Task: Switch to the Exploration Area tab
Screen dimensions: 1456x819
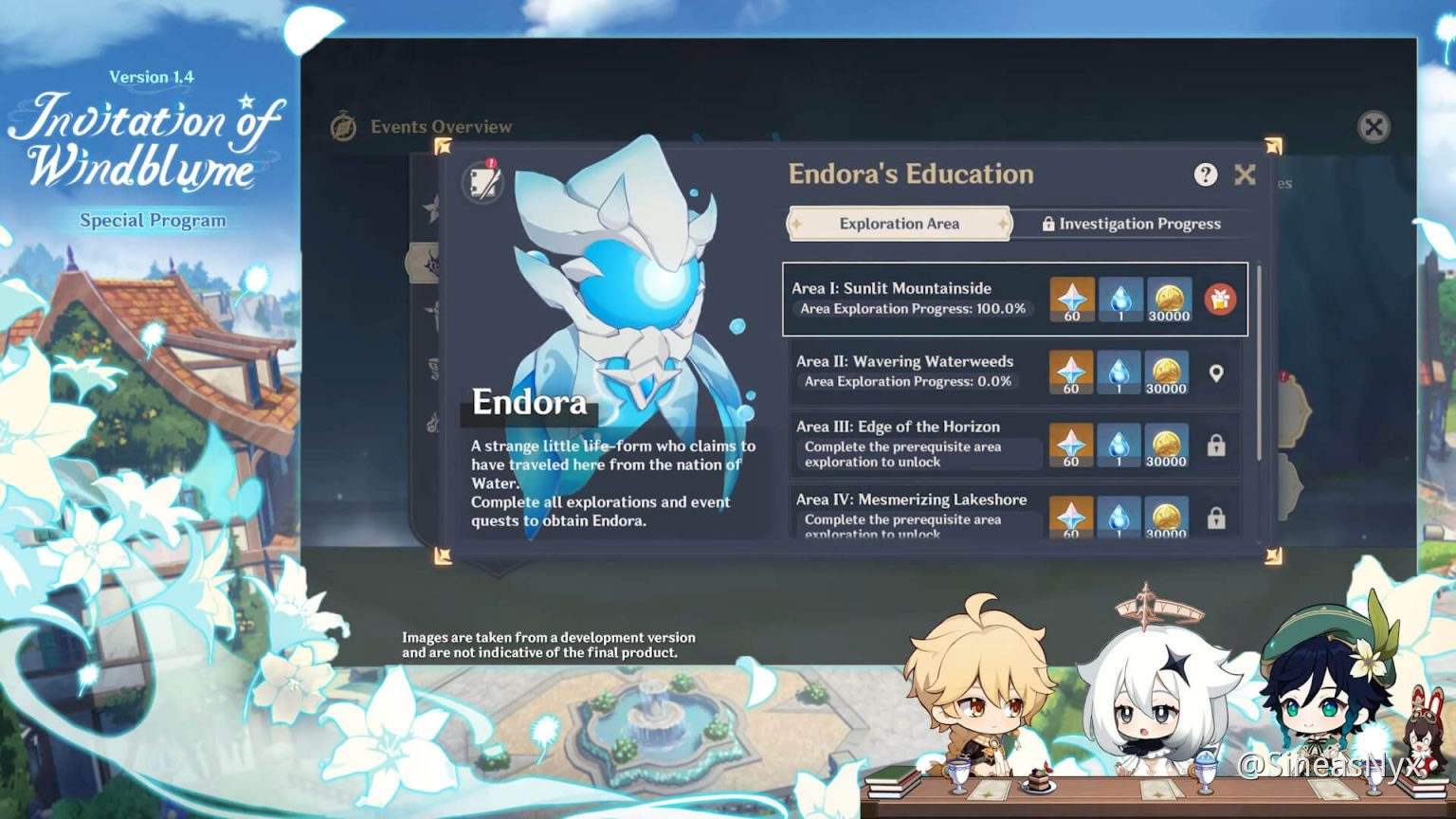Action: 899,224
